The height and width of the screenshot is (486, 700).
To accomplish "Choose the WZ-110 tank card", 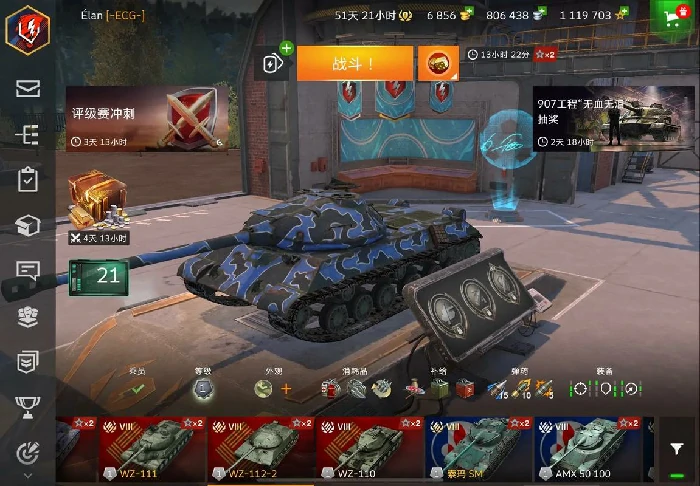I will tap(368, 447).
